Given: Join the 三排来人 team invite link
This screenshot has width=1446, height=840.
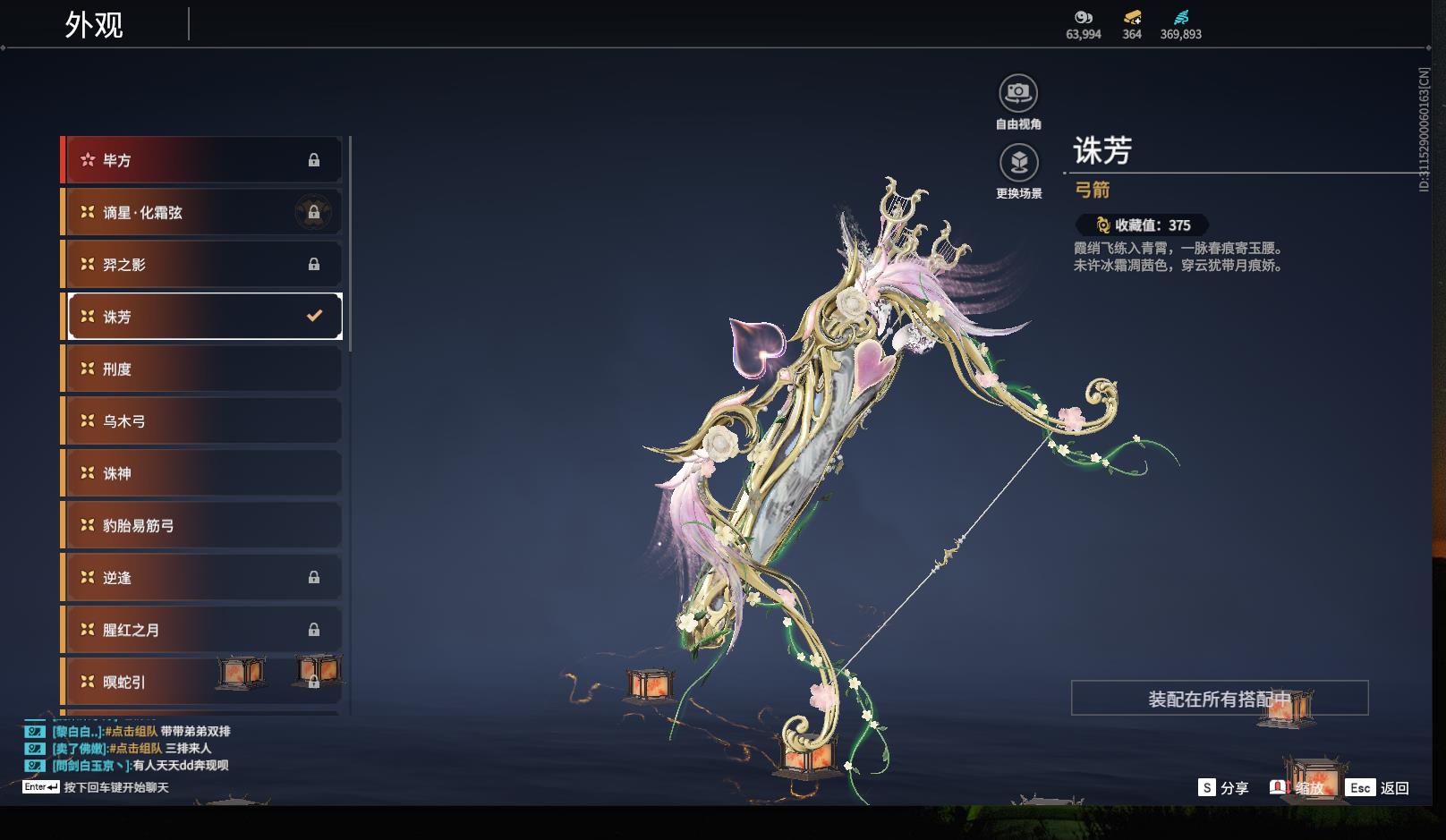Looking at the screenshot, I should [136, 748].
